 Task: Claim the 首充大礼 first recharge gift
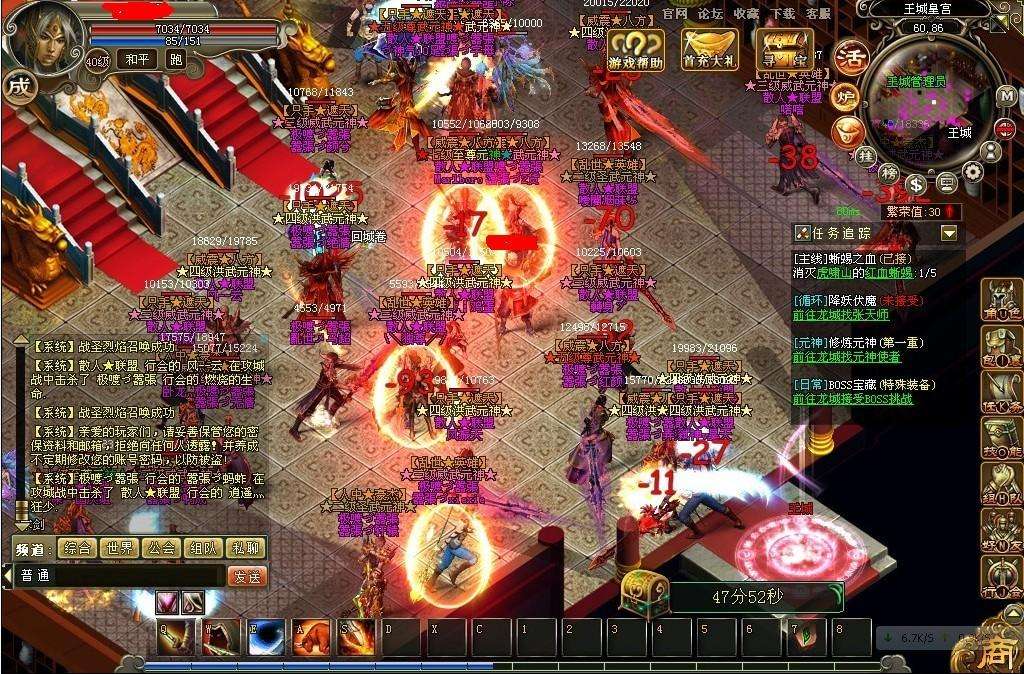click(709, 50)
